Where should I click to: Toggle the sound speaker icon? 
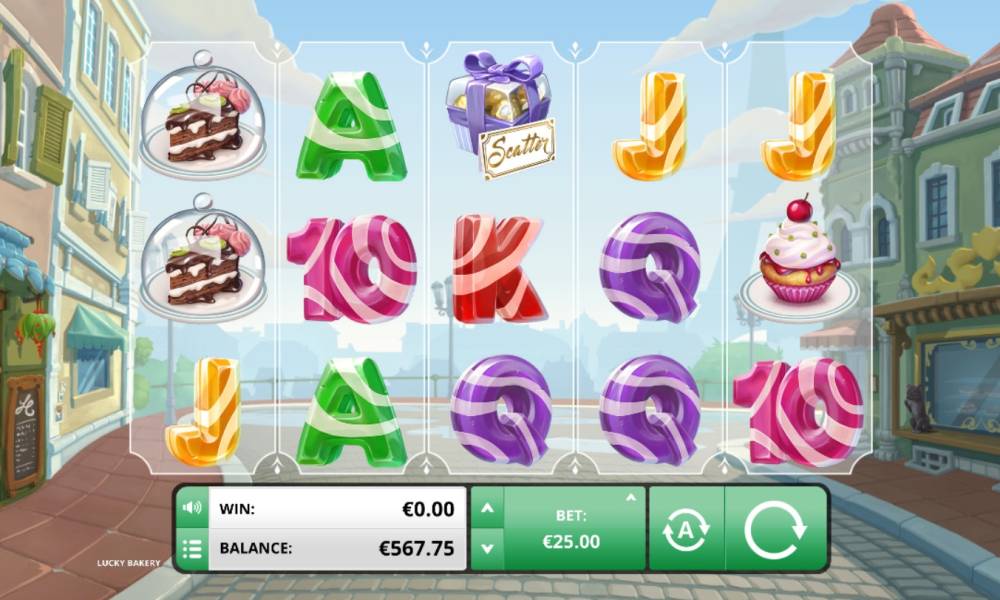[192, 508]
